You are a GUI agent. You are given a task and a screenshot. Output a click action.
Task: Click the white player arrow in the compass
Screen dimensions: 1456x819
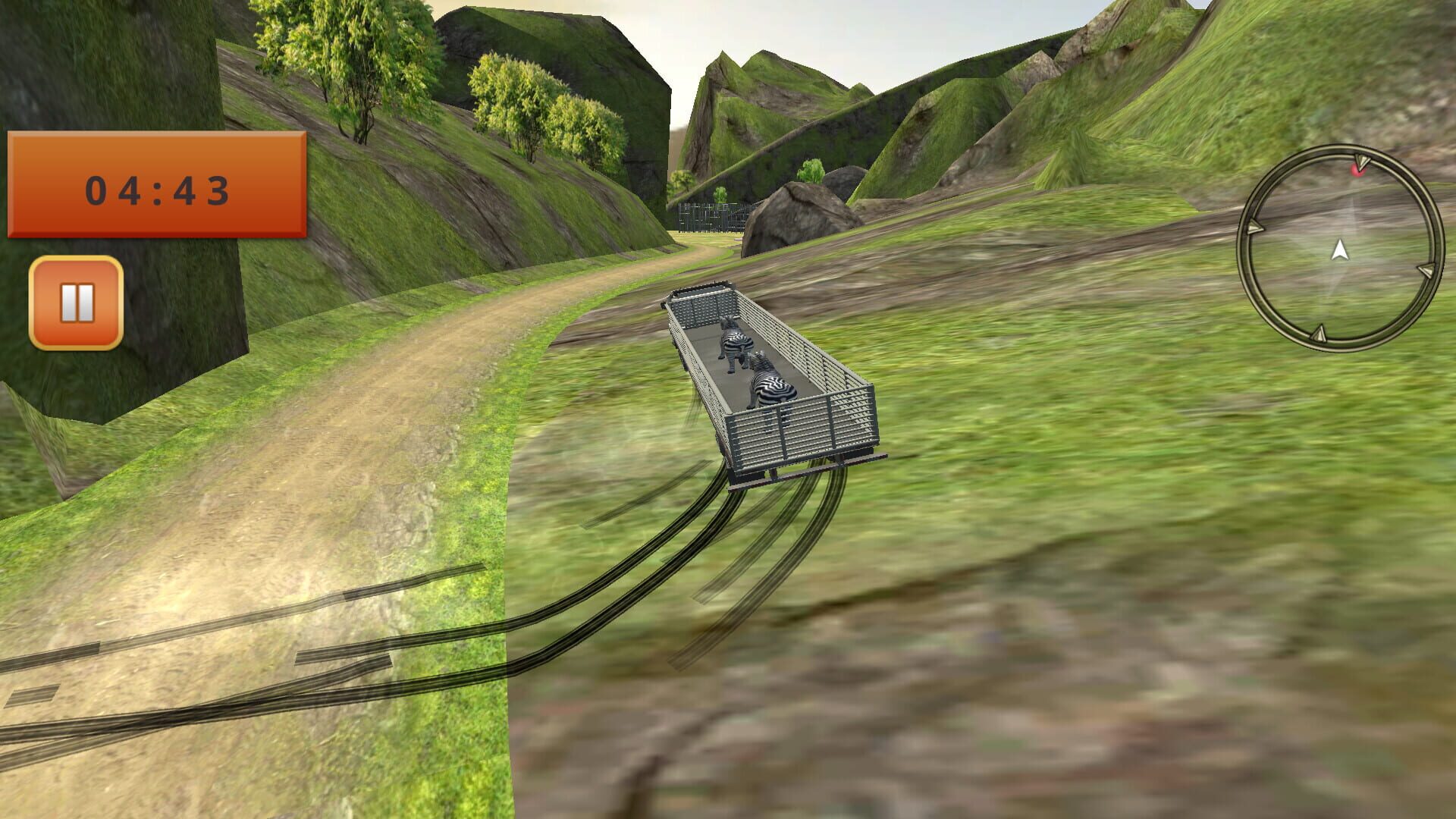pyautogui.click(x=1339, y=250)
